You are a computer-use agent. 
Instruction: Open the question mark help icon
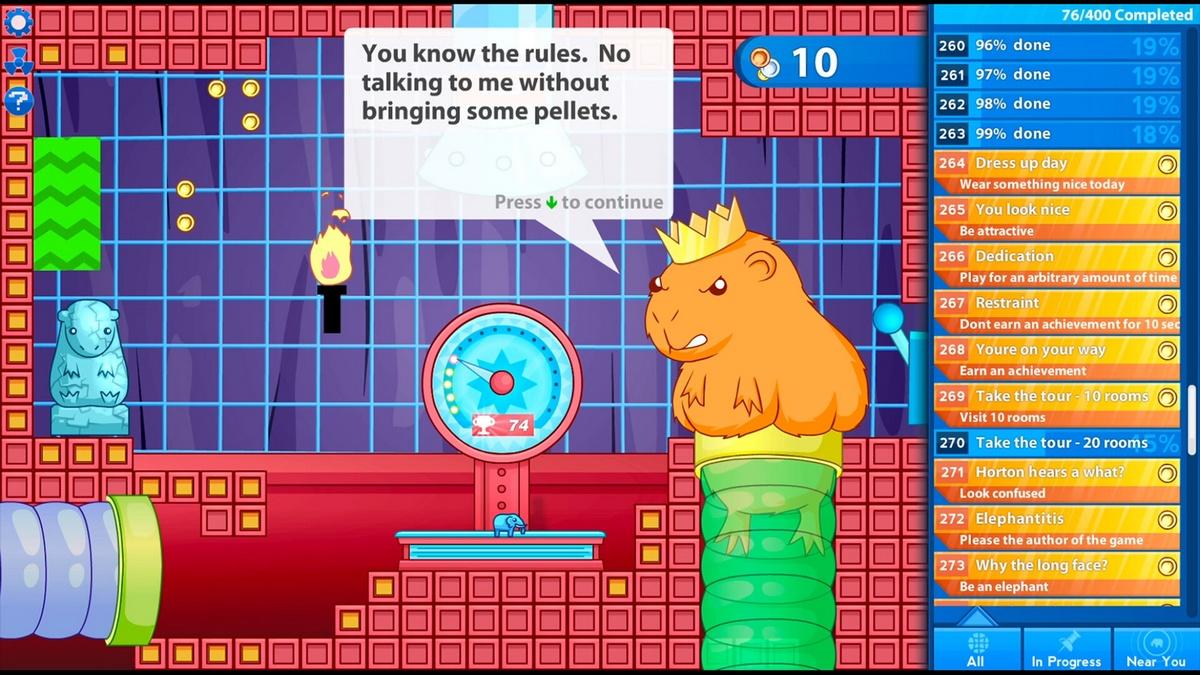point(18,100)
